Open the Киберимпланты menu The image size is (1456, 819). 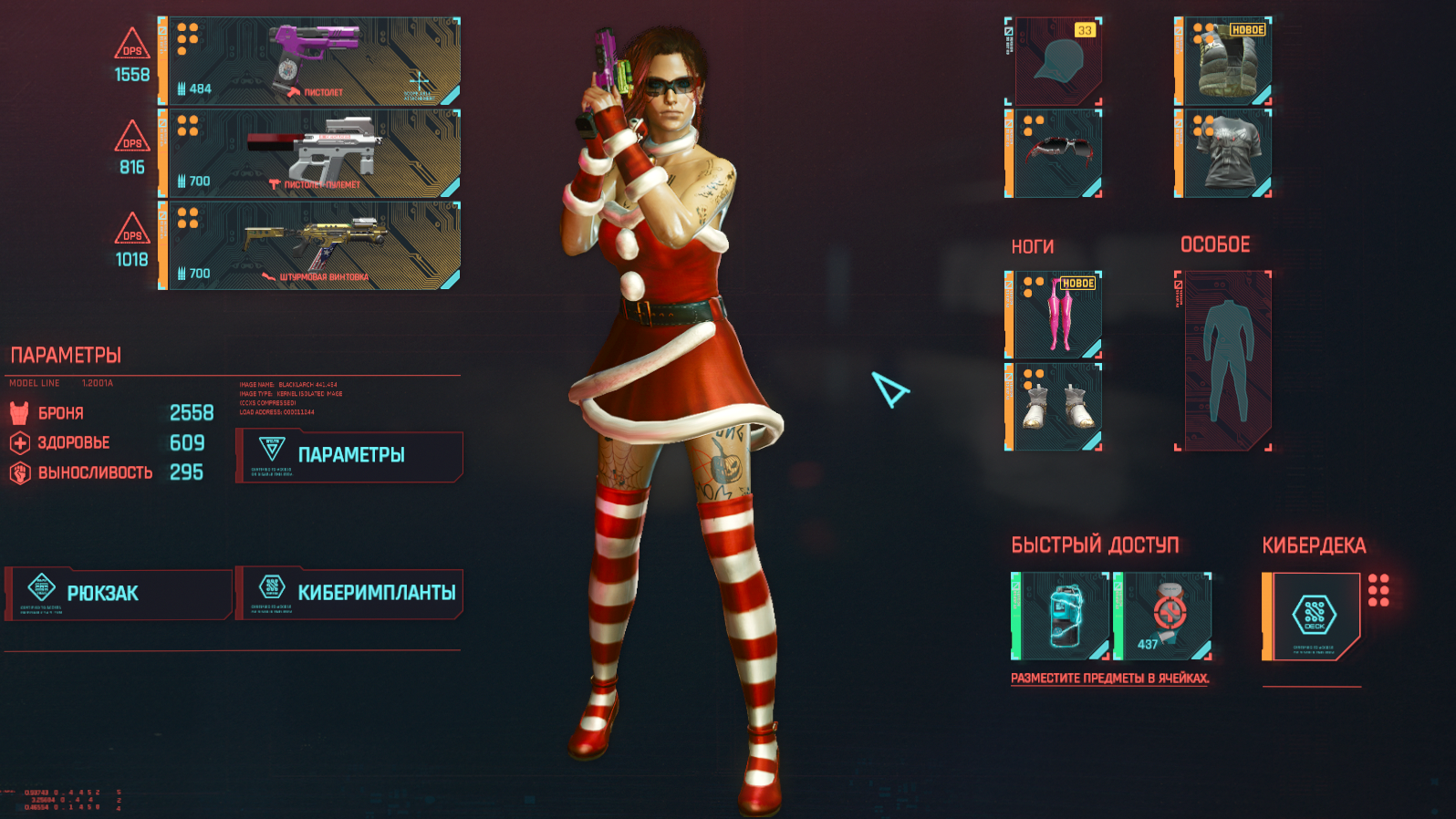point(350,594)
